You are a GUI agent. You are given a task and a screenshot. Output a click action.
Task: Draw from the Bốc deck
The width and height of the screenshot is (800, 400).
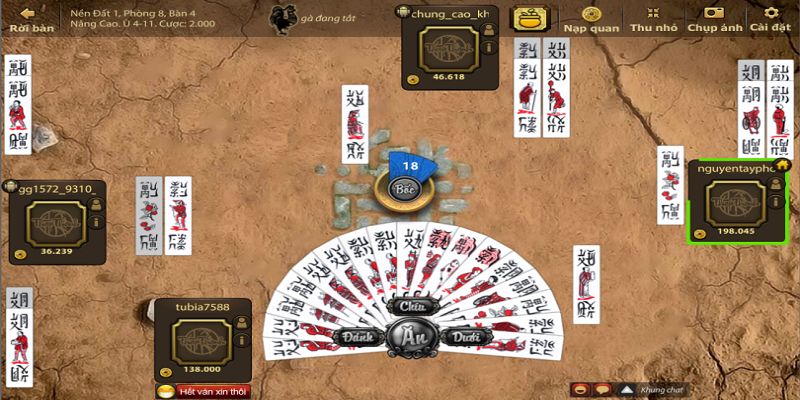pos(404,188)
